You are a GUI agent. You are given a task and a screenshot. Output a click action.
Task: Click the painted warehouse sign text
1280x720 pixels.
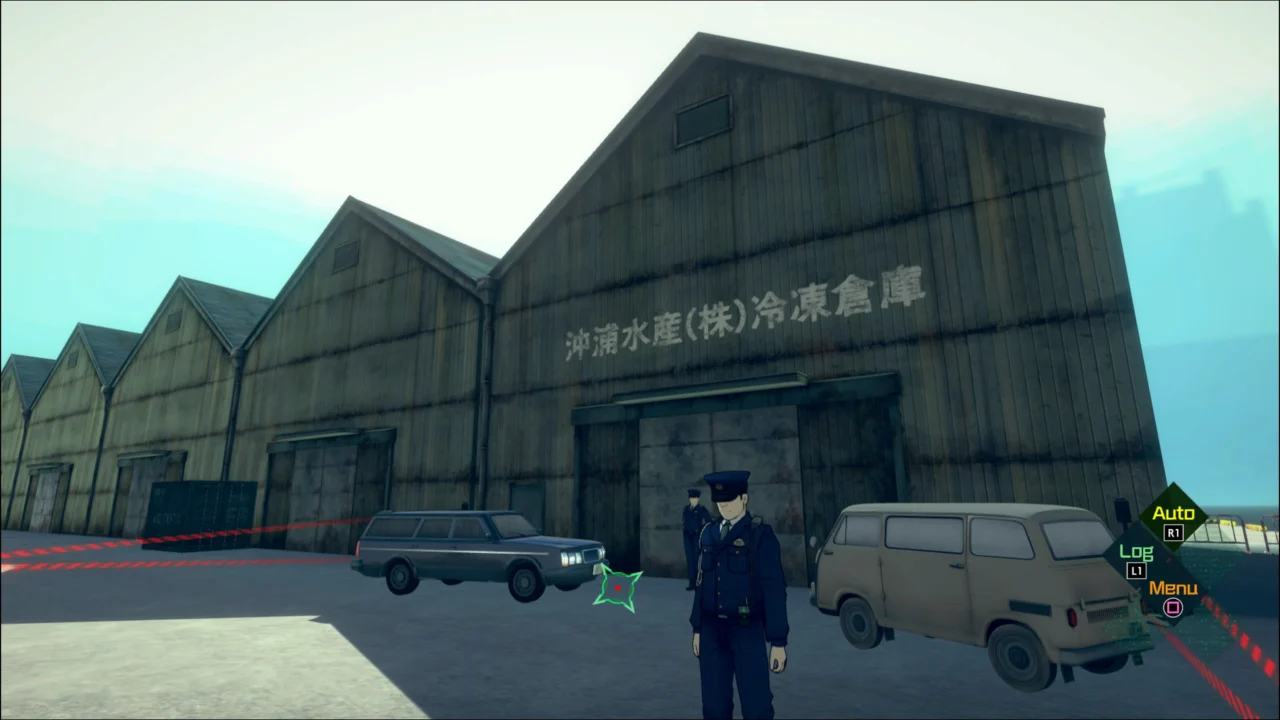pos(745,310)
